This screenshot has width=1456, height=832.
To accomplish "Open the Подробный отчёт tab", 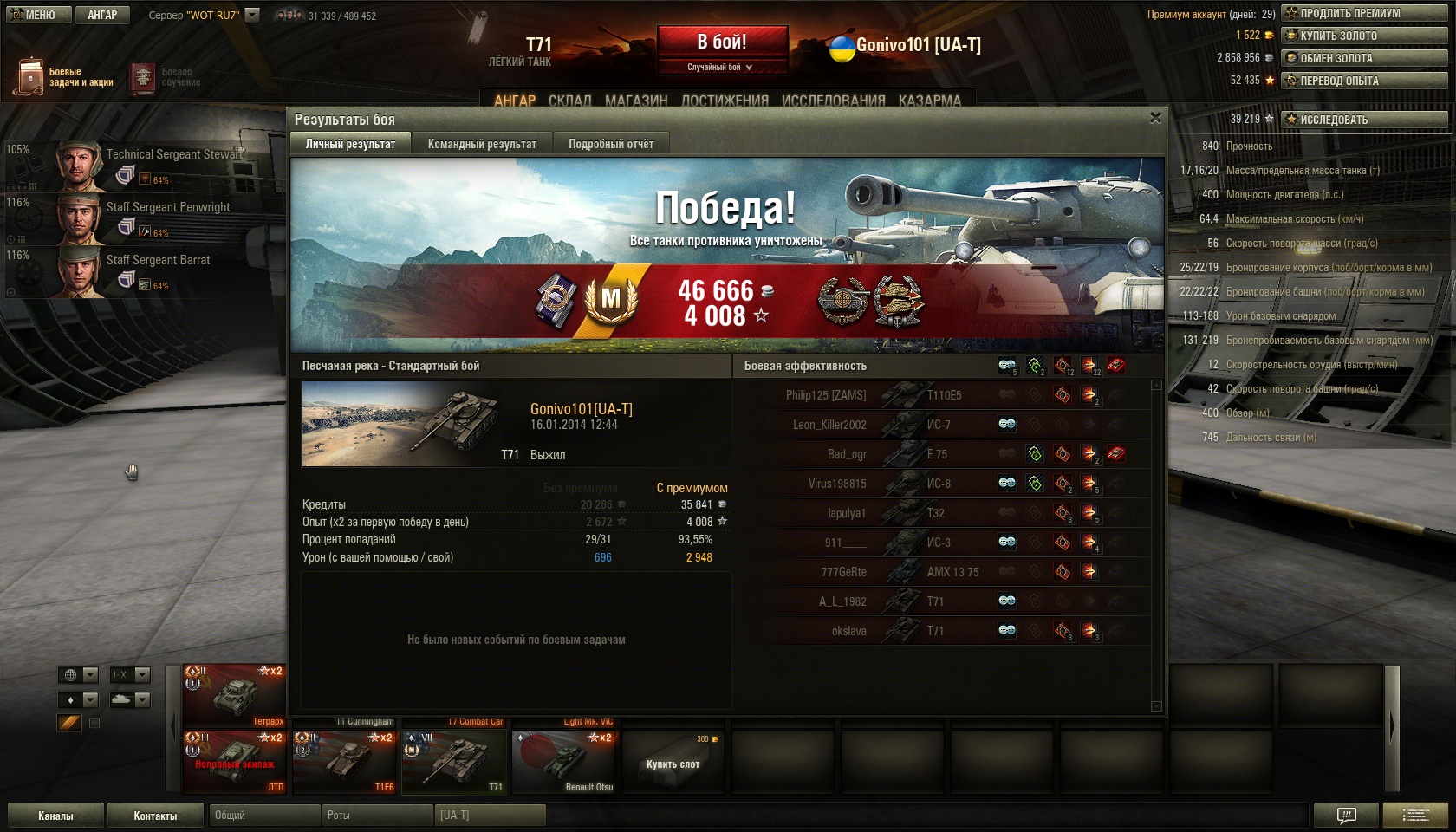I will coord(611,144).
